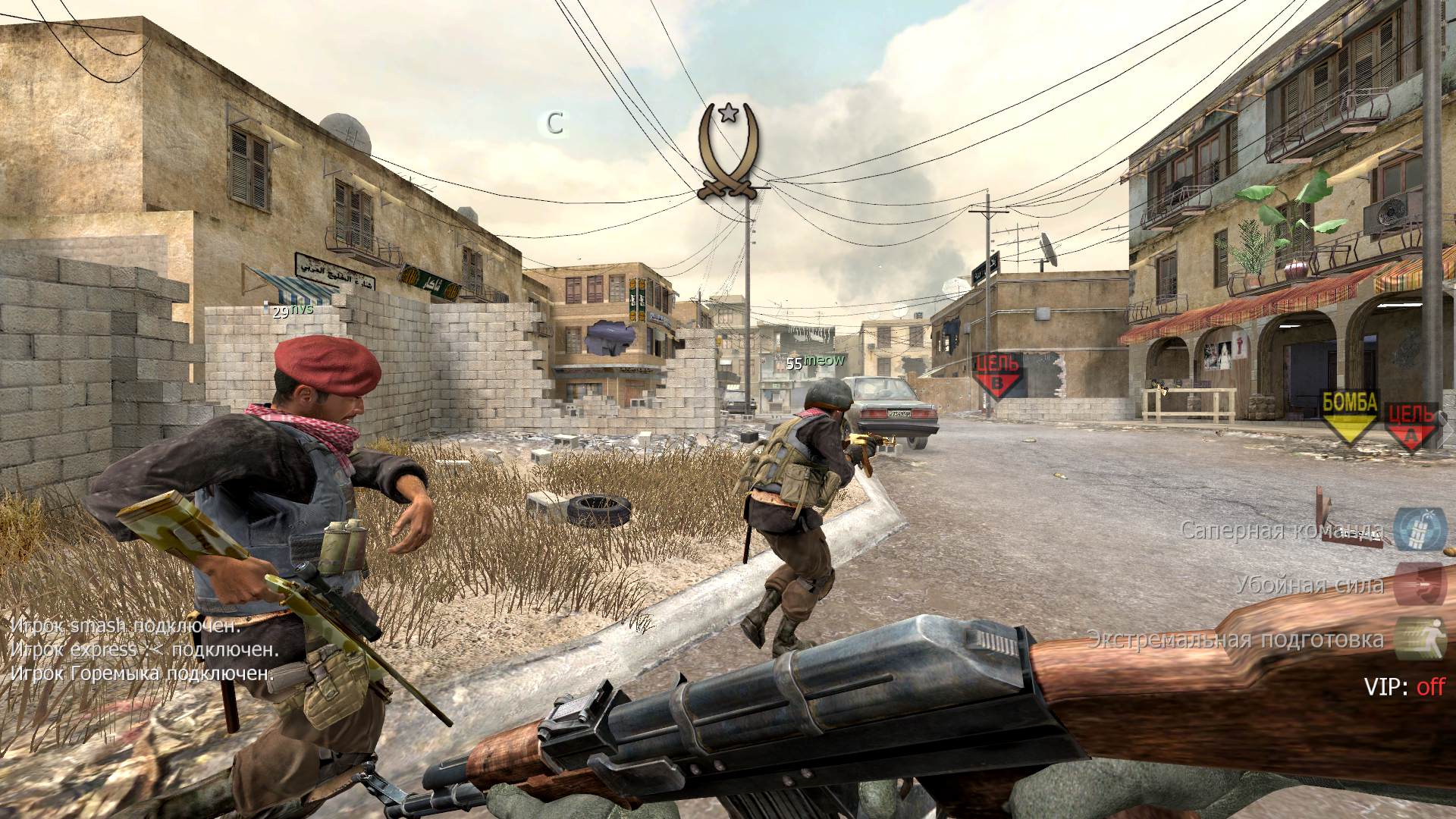Image resolution: width=1456 pixels, height=819 pixels.
Task: Select the ЦЕЛЬ A objective marker
Action: (x=1411, y=425)
